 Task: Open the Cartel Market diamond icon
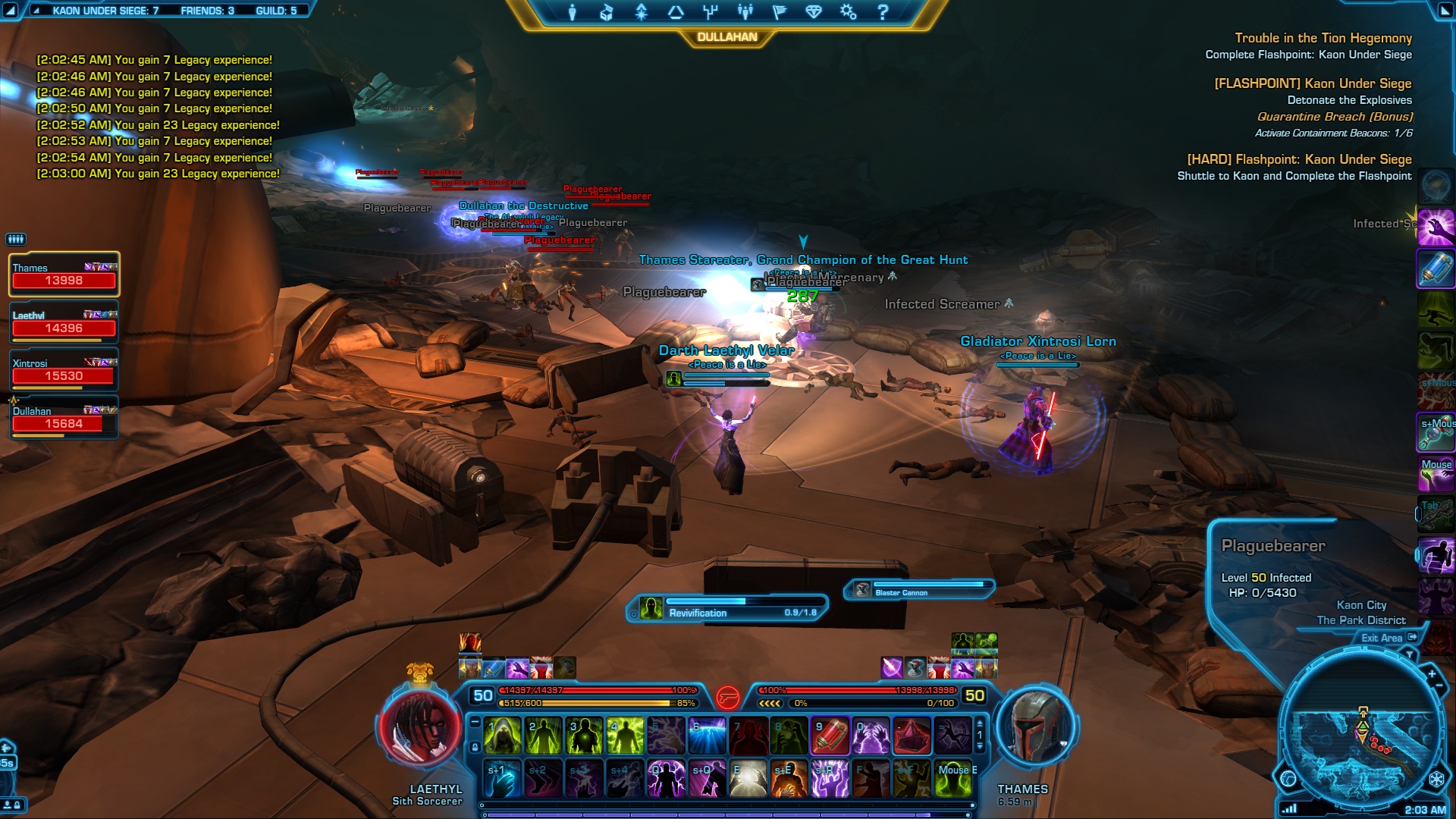(x=814, y=12)
